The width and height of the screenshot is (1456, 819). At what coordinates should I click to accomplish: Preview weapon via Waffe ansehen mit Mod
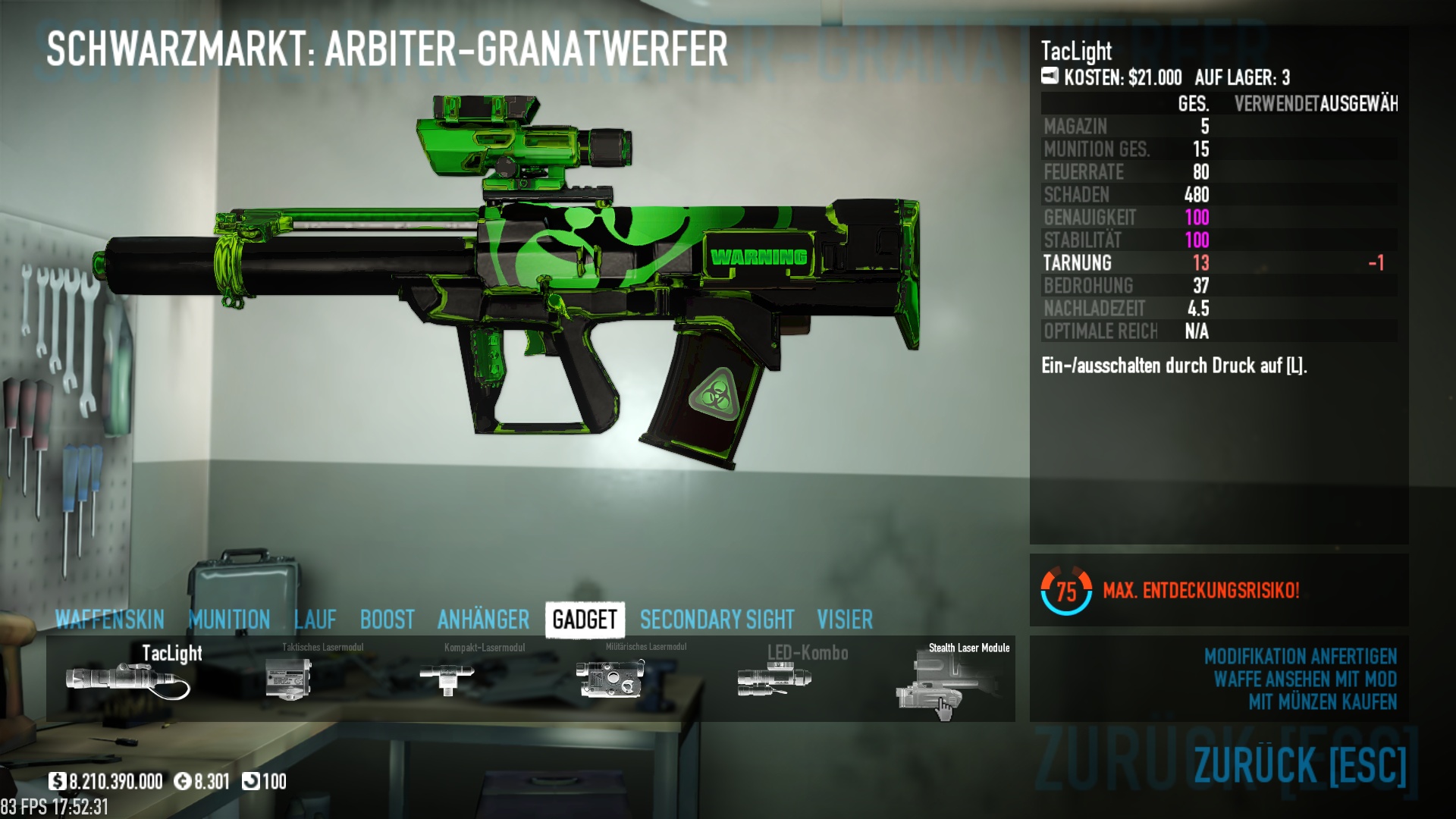coord(1304,679)
